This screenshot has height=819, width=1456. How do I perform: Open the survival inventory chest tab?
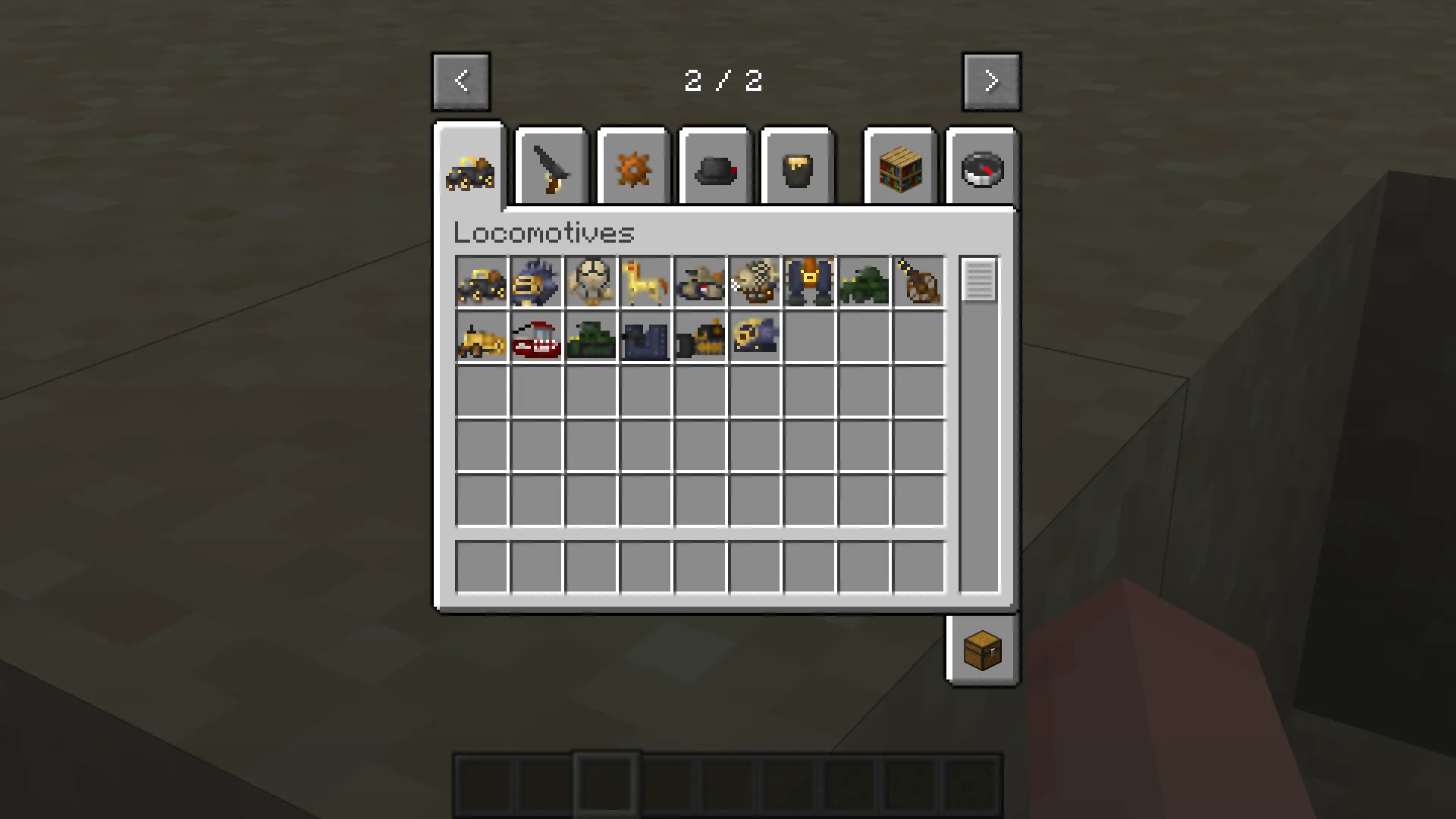coord(983,650)
